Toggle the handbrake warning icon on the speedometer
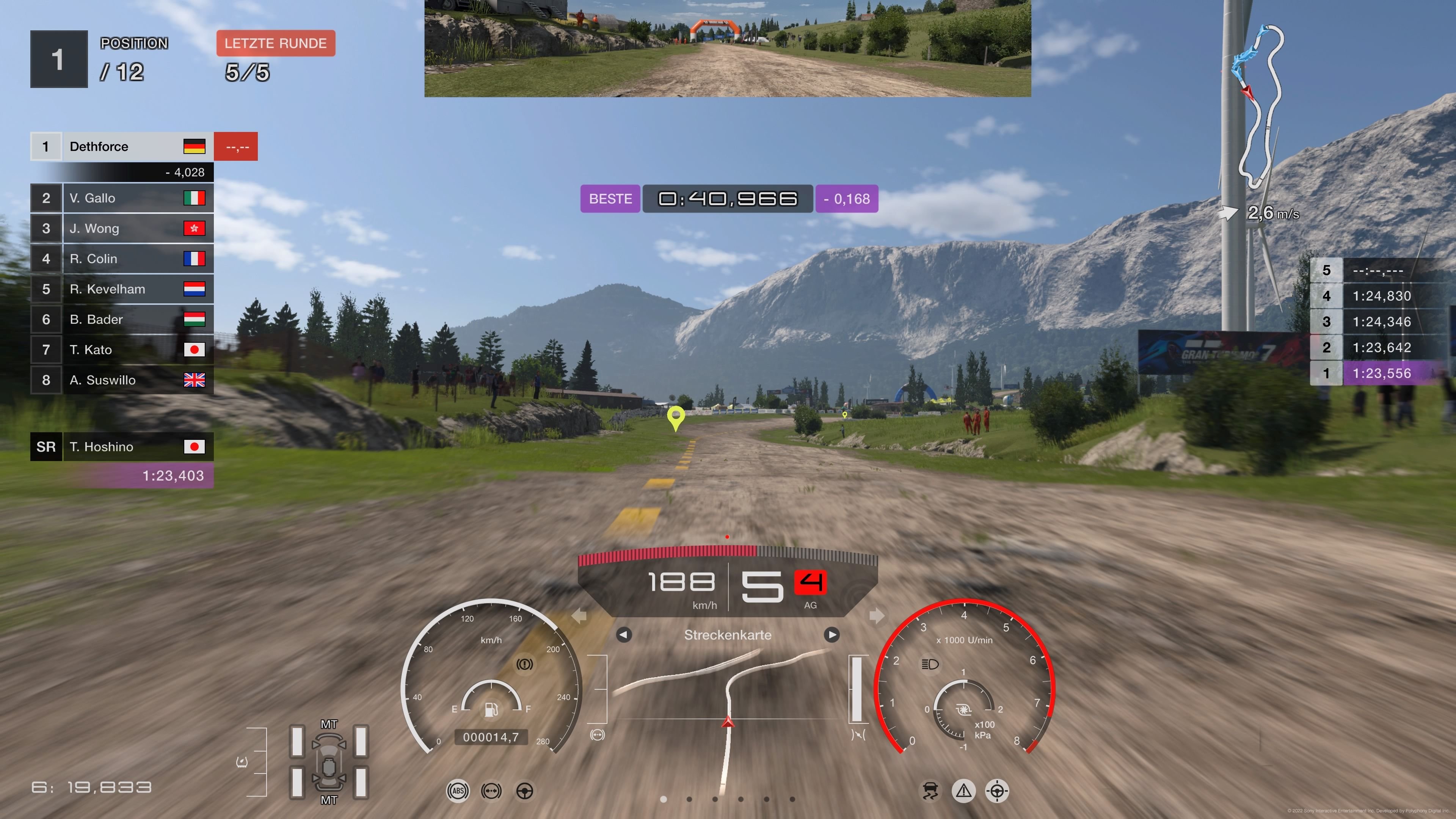This screenshot has width=1456, height=819. (x=525, y=665)
